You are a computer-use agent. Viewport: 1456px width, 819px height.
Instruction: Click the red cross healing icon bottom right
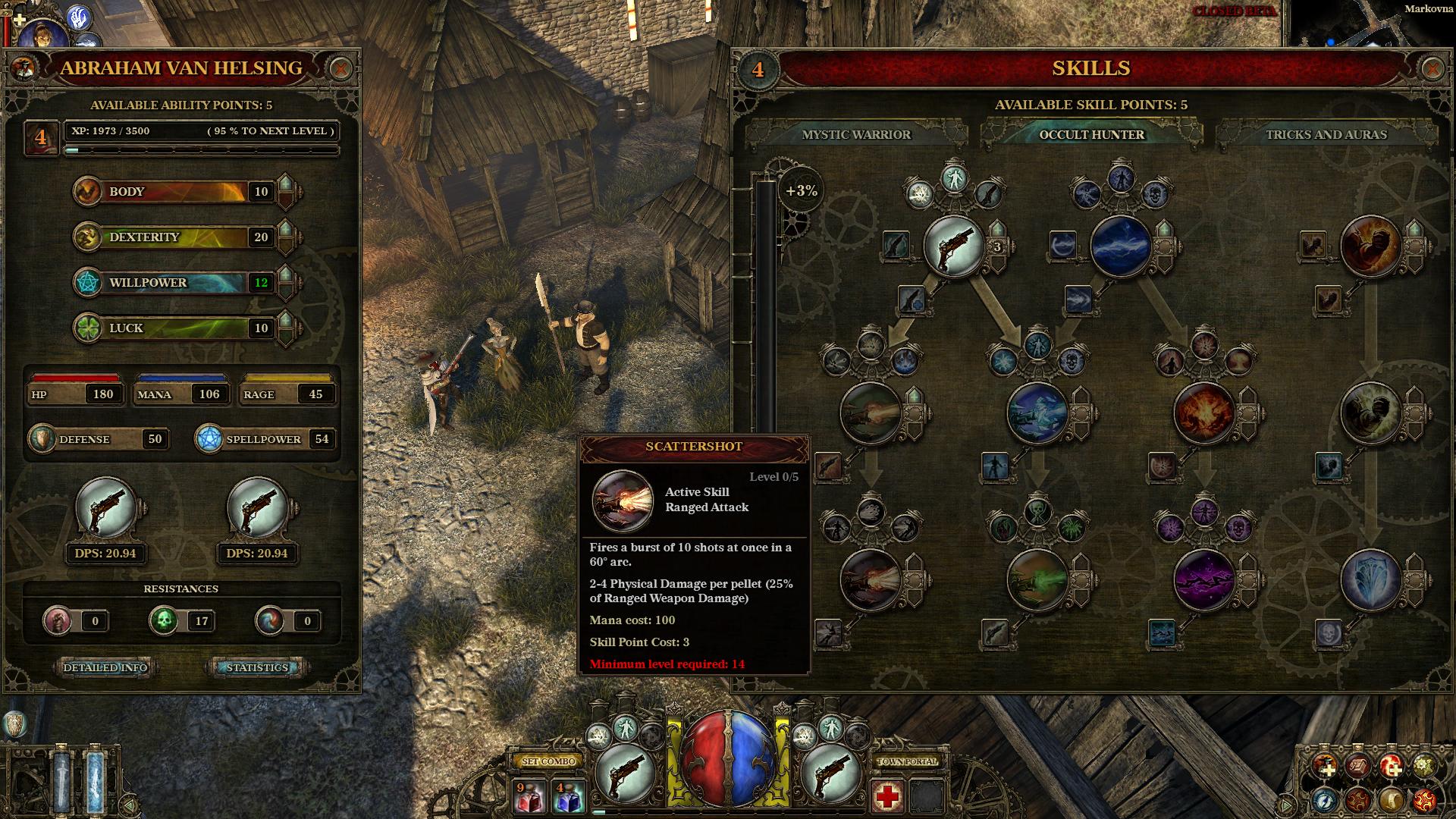(887, 796)
